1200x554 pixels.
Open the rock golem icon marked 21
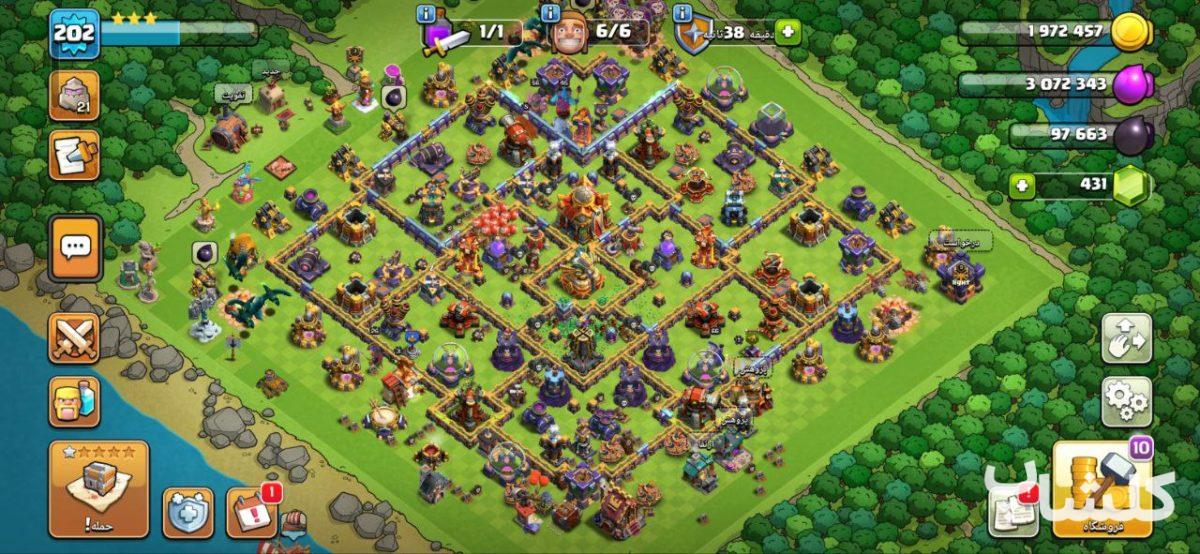[x=74, y=96]
